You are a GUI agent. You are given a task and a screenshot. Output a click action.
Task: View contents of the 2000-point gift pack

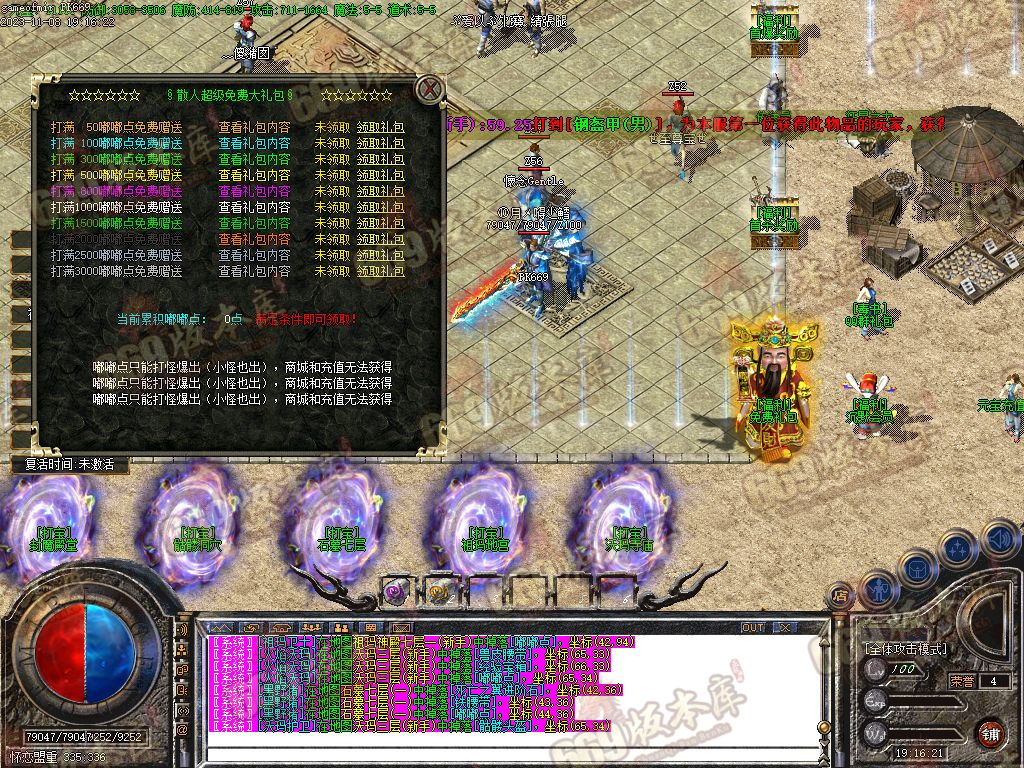click(254, 240)
